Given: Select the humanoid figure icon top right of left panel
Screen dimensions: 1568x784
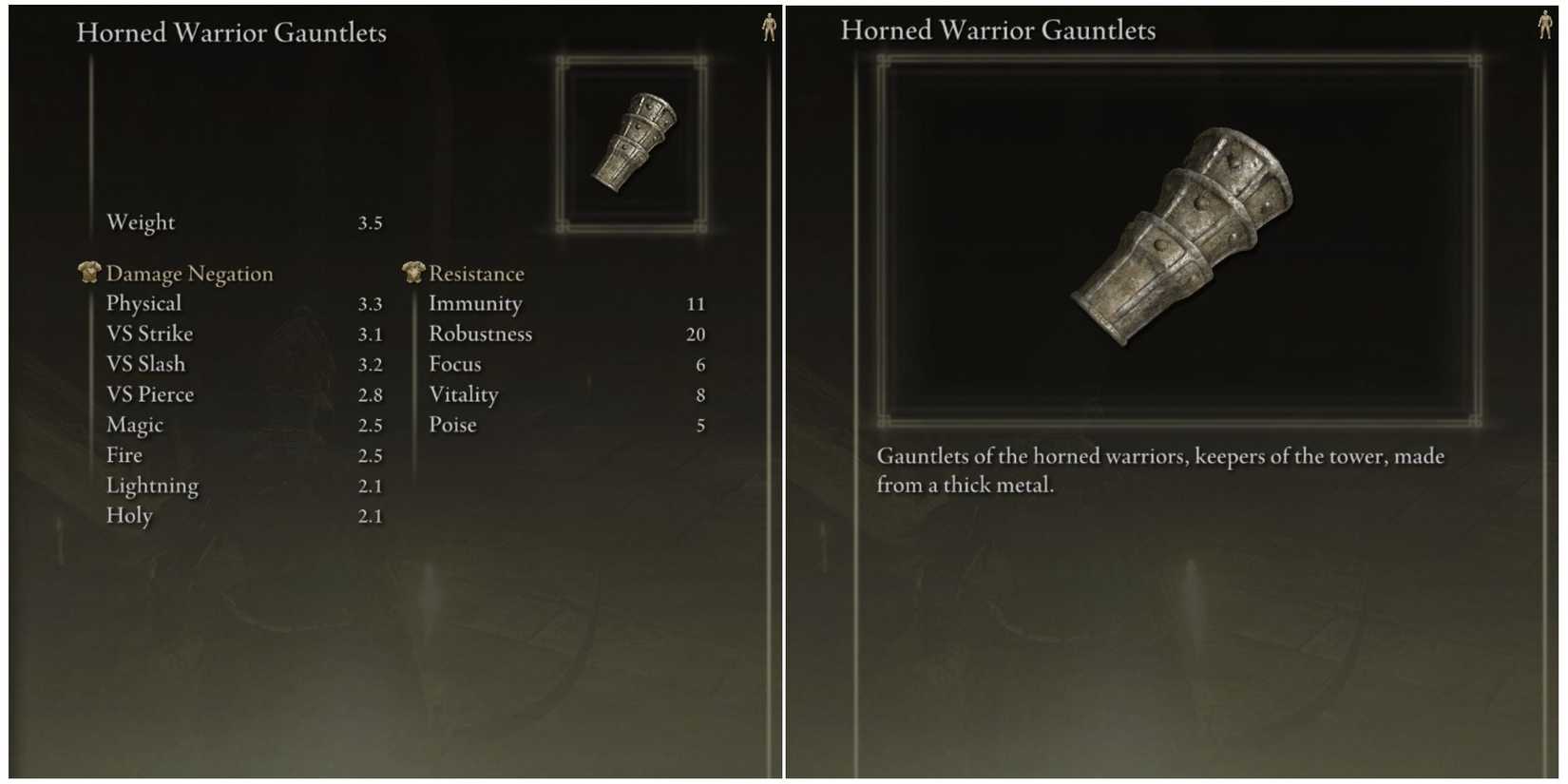Looking at the screenshot, I should point(768,29).
